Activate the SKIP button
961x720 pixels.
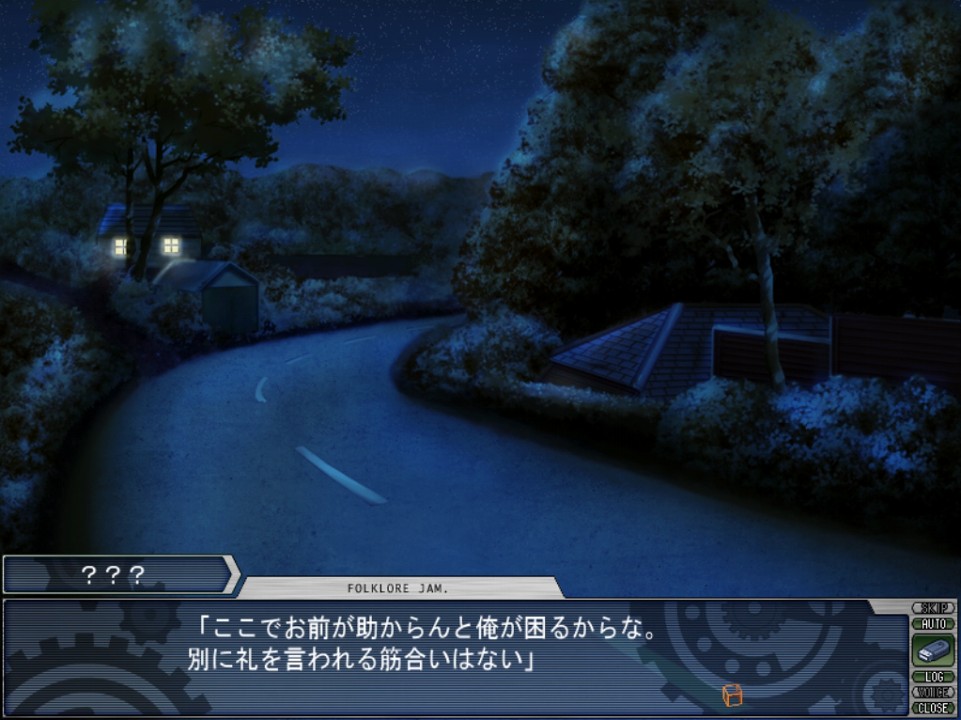coord(933,608)
